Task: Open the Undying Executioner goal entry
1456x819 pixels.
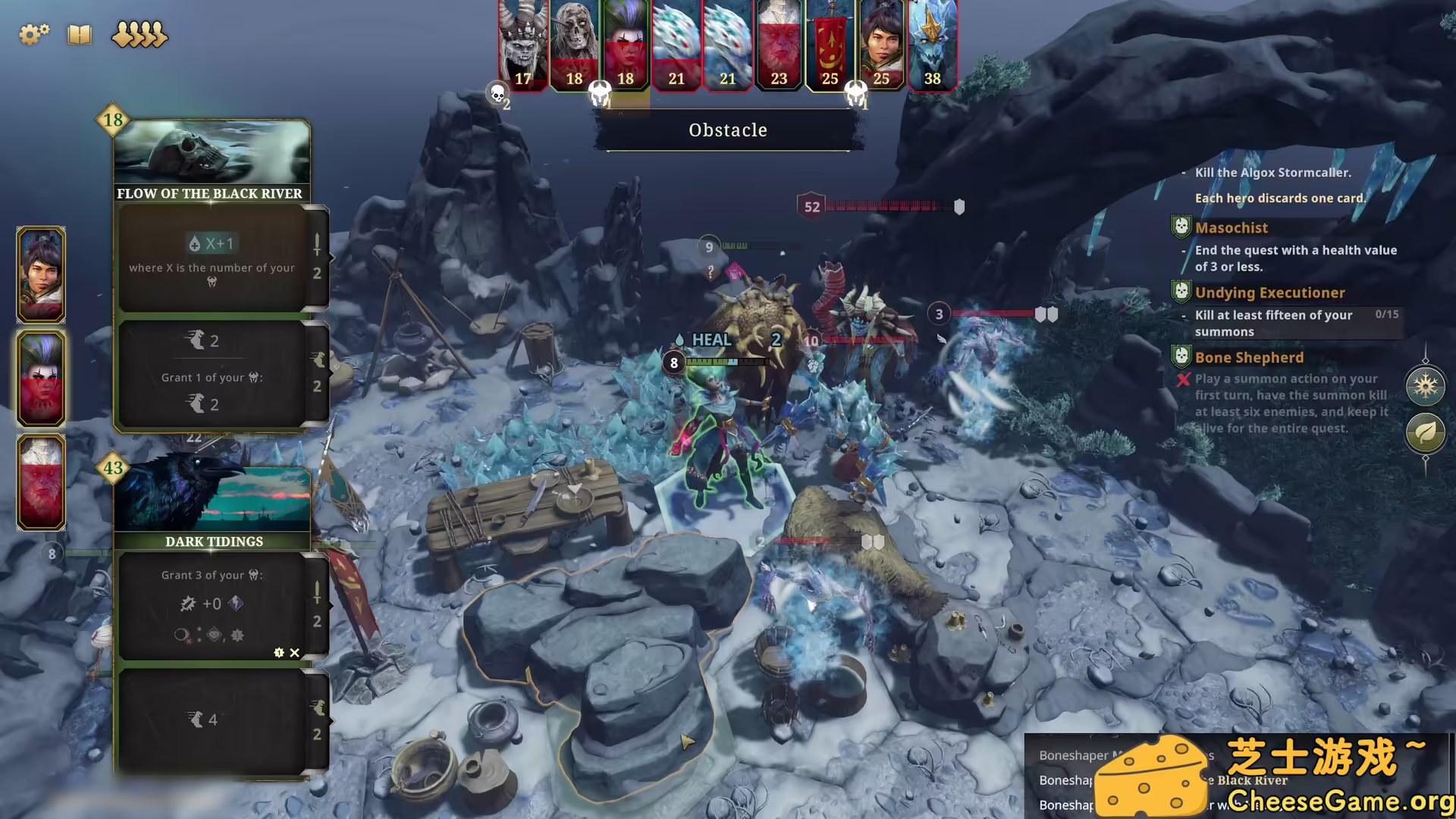Action: click(1269, 293)
